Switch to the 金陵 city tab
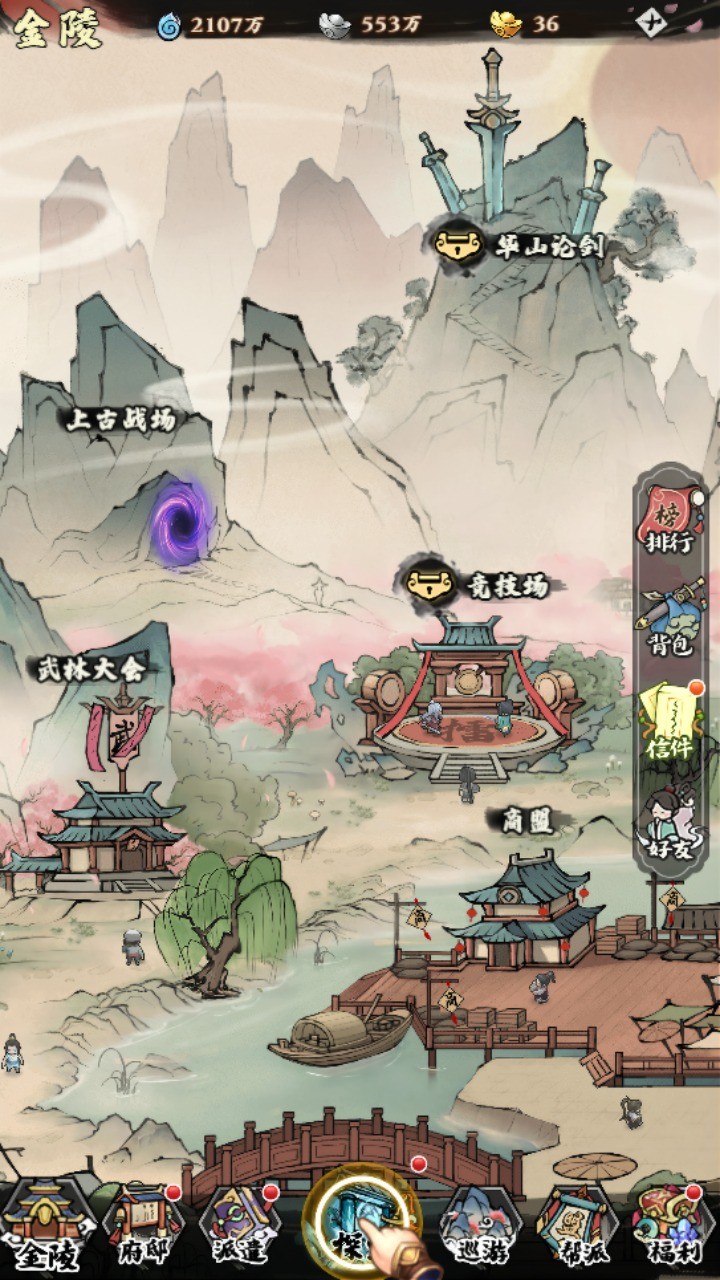Viewport: 720px width, 1280px height. (47, 1226)
